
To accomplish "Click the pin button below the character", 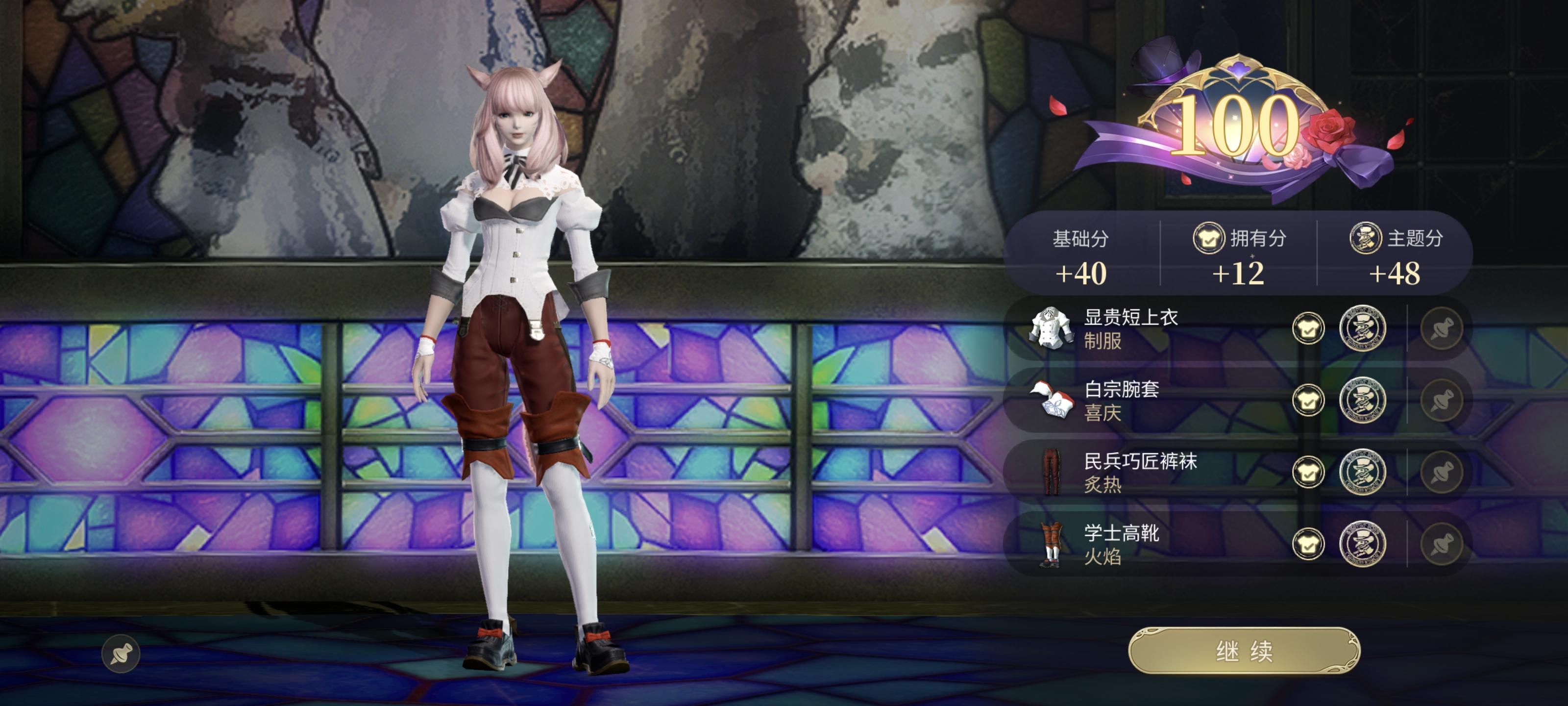I will pyautogui.click(x=121, y=654).
